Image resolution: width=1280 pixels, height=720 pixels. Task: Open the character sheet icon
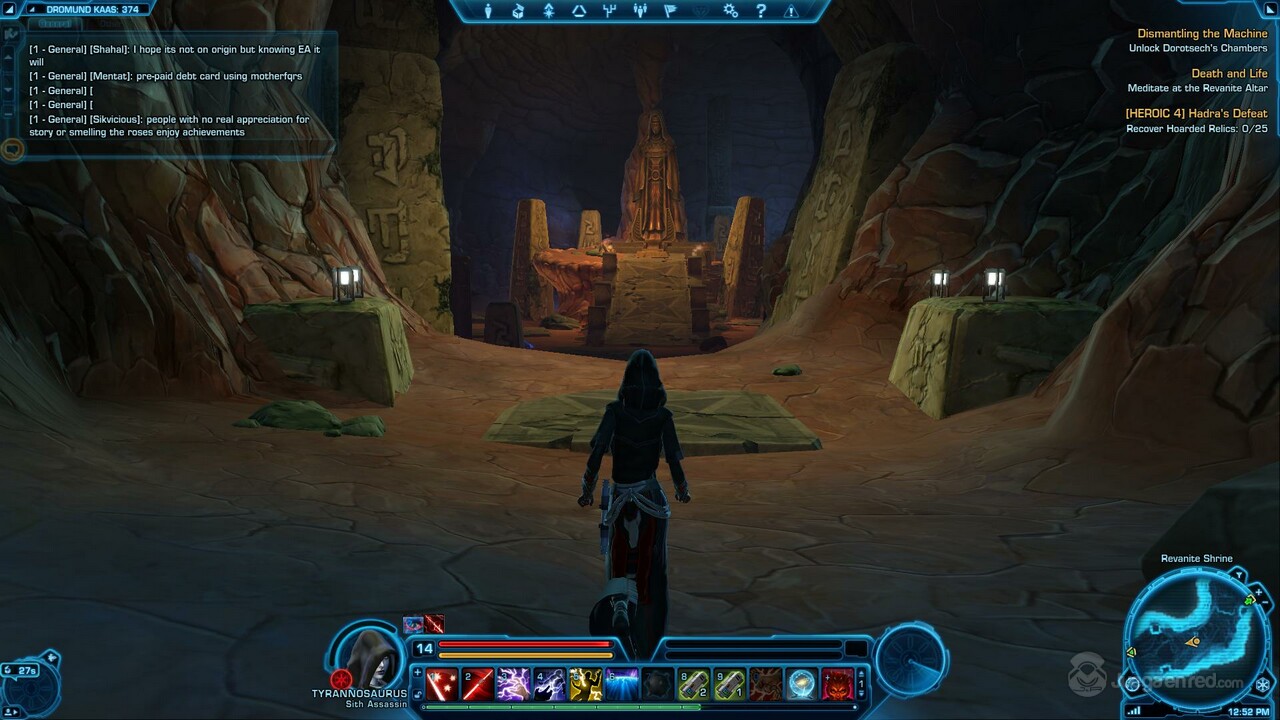(488, 14)
